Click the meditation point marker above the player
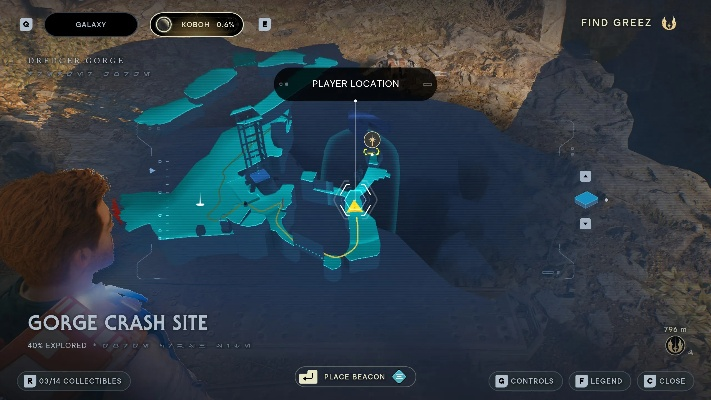This screenshot has width=711, height=400. tap(372, 141)
